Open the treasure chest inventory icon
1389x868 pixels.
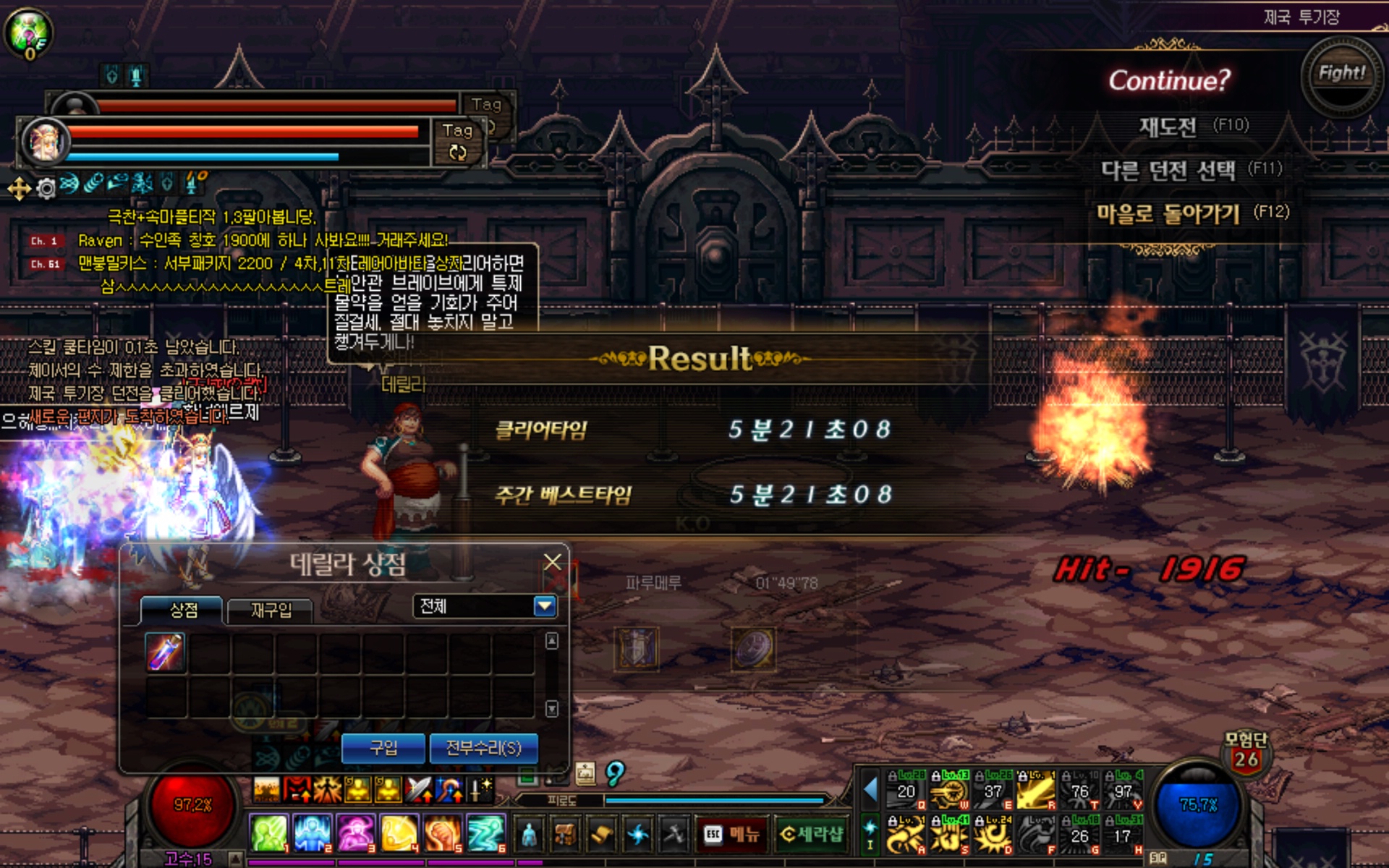[566, 835]
